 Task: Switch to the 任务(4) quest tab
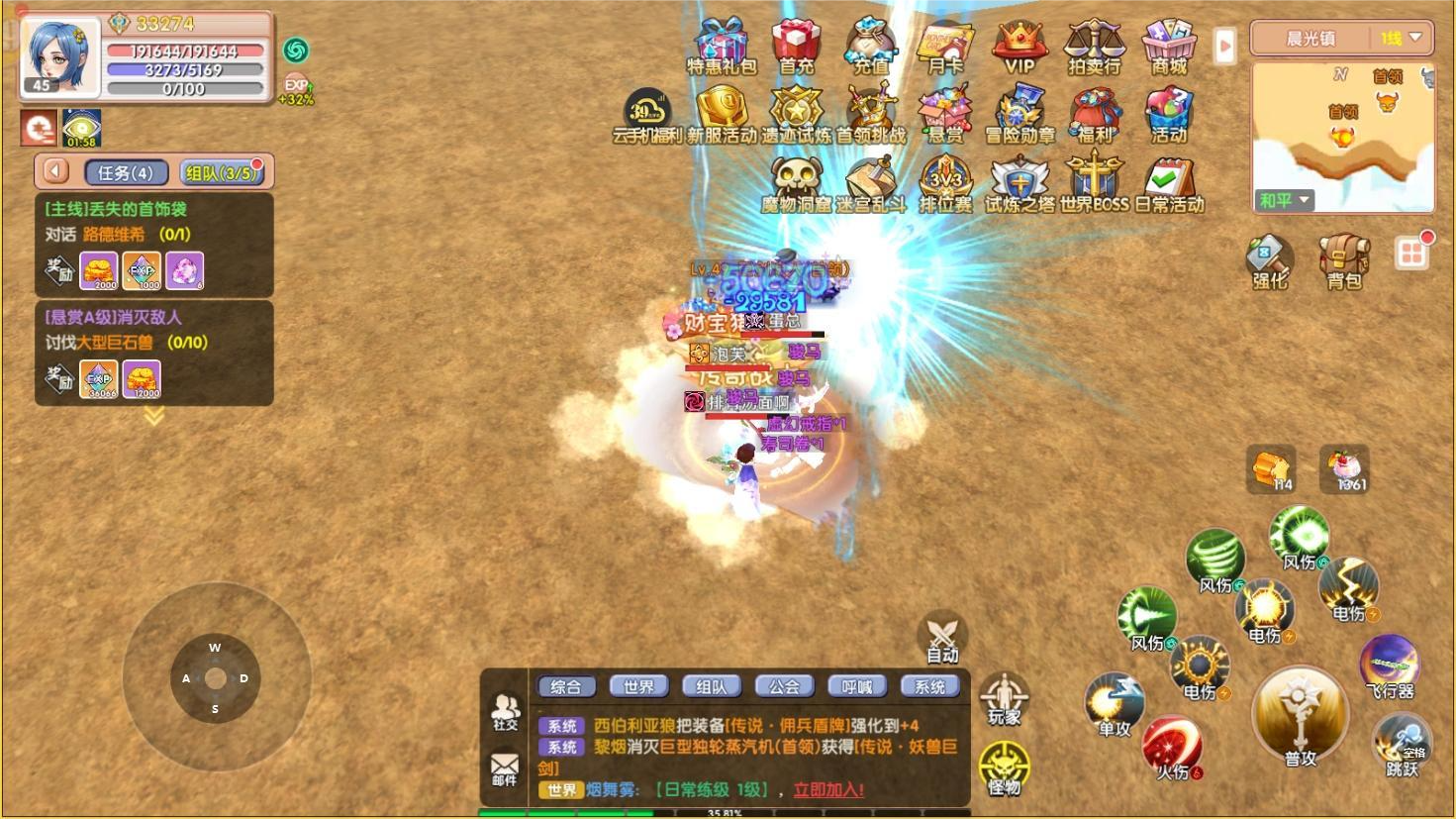[x=126, y=172]
